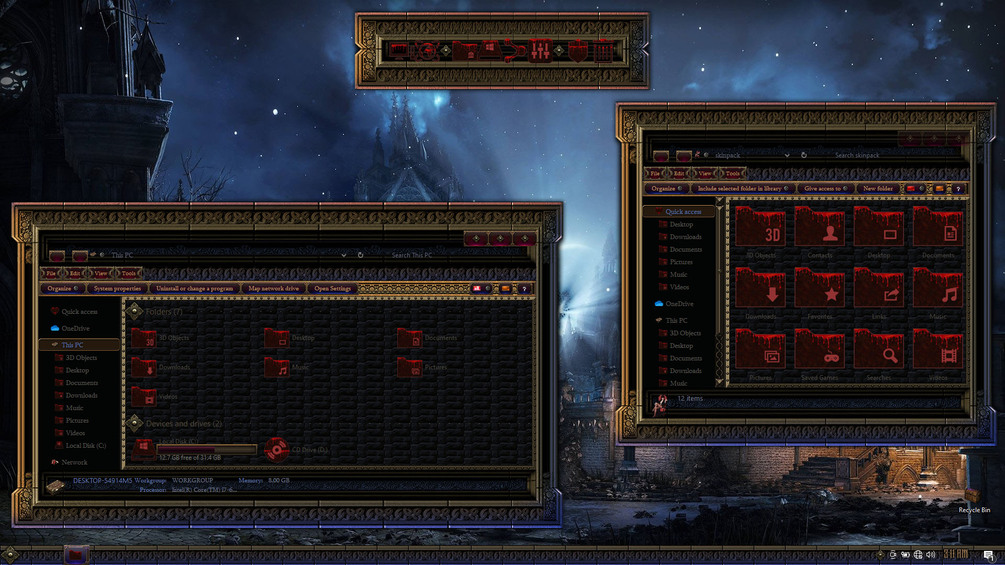Select the CD Drive (D:) icon
This screenshot has width=1005, height=565.
pyautogui.click(x=277, y=450)
